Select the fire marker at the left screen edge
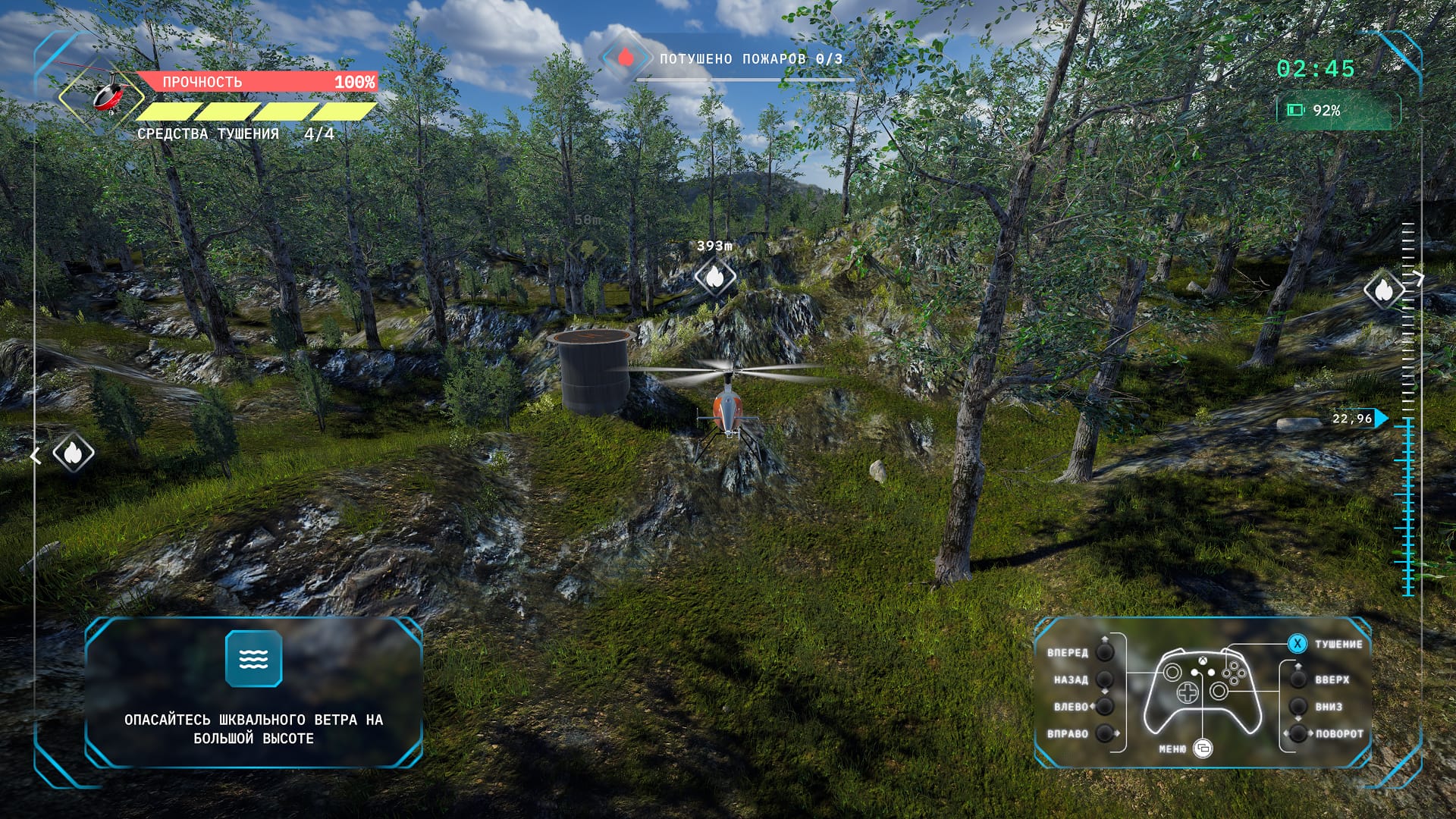 (73, 453)
